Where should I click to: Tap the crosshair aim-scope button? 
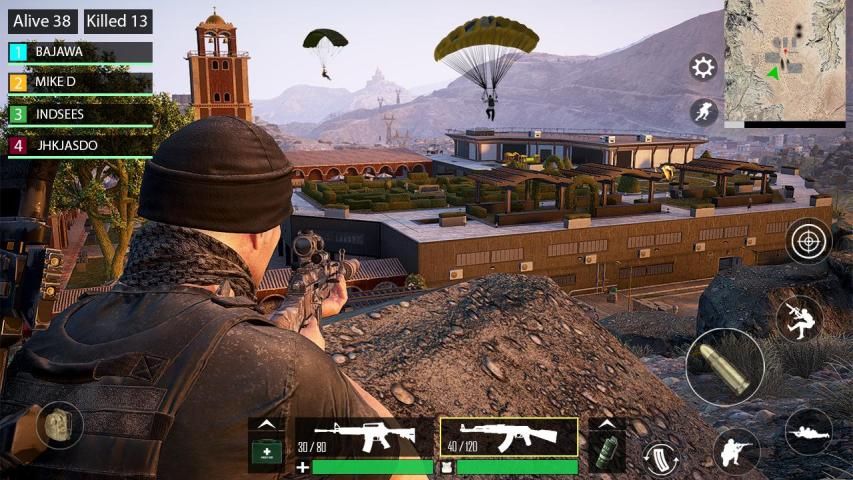tap(808, 240)
